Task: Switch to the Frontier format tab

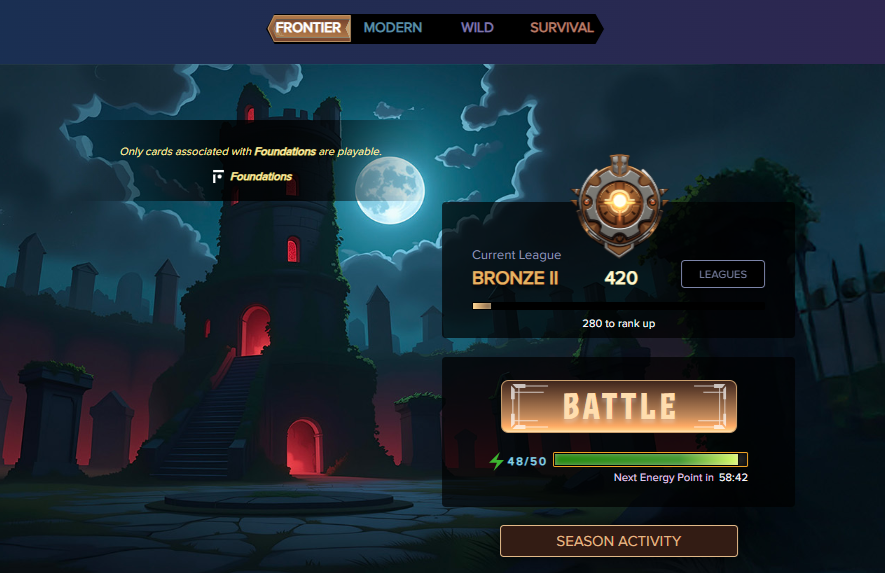Action: [309, 28]
